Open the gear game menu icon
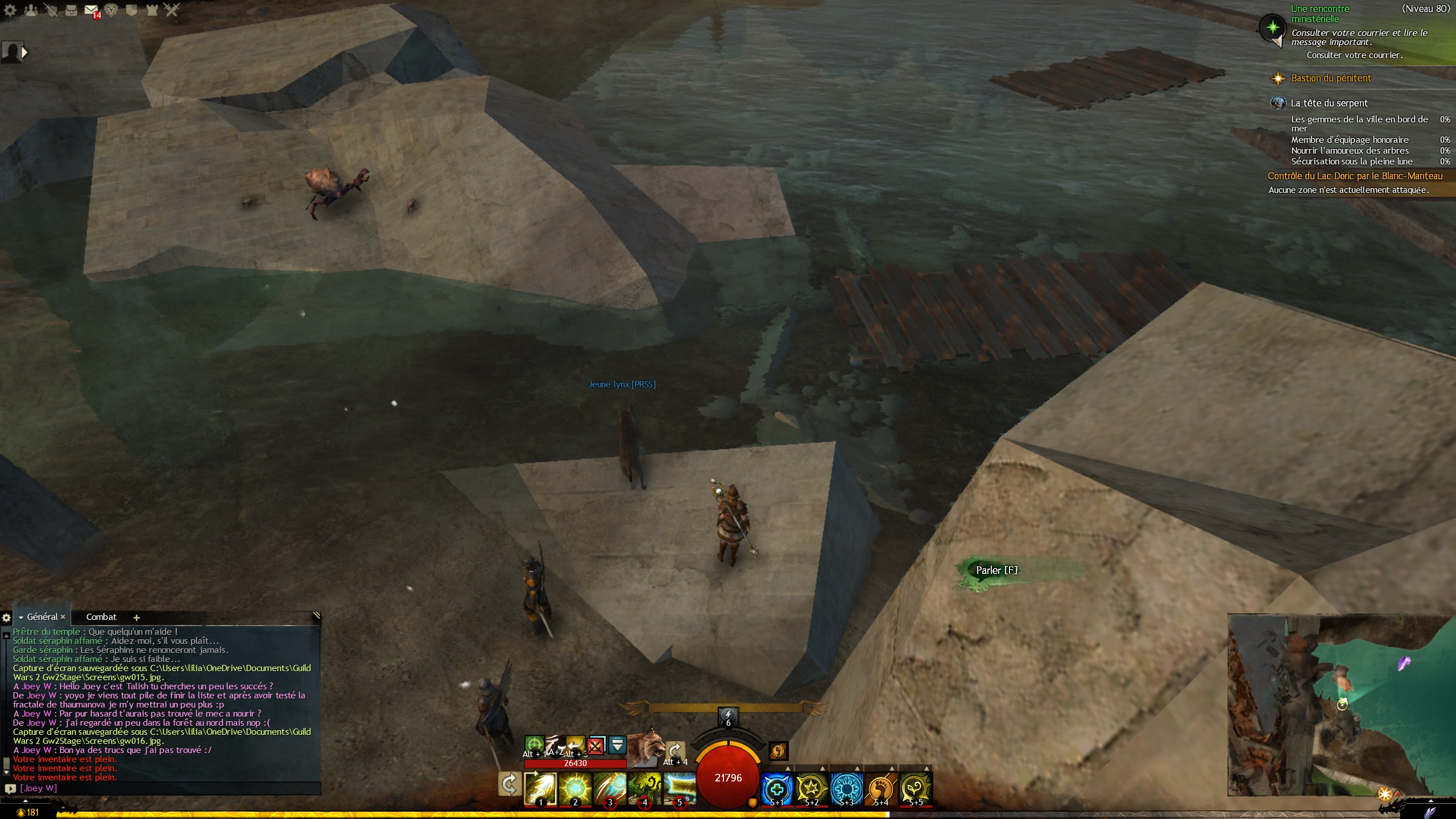 (10, 10)
